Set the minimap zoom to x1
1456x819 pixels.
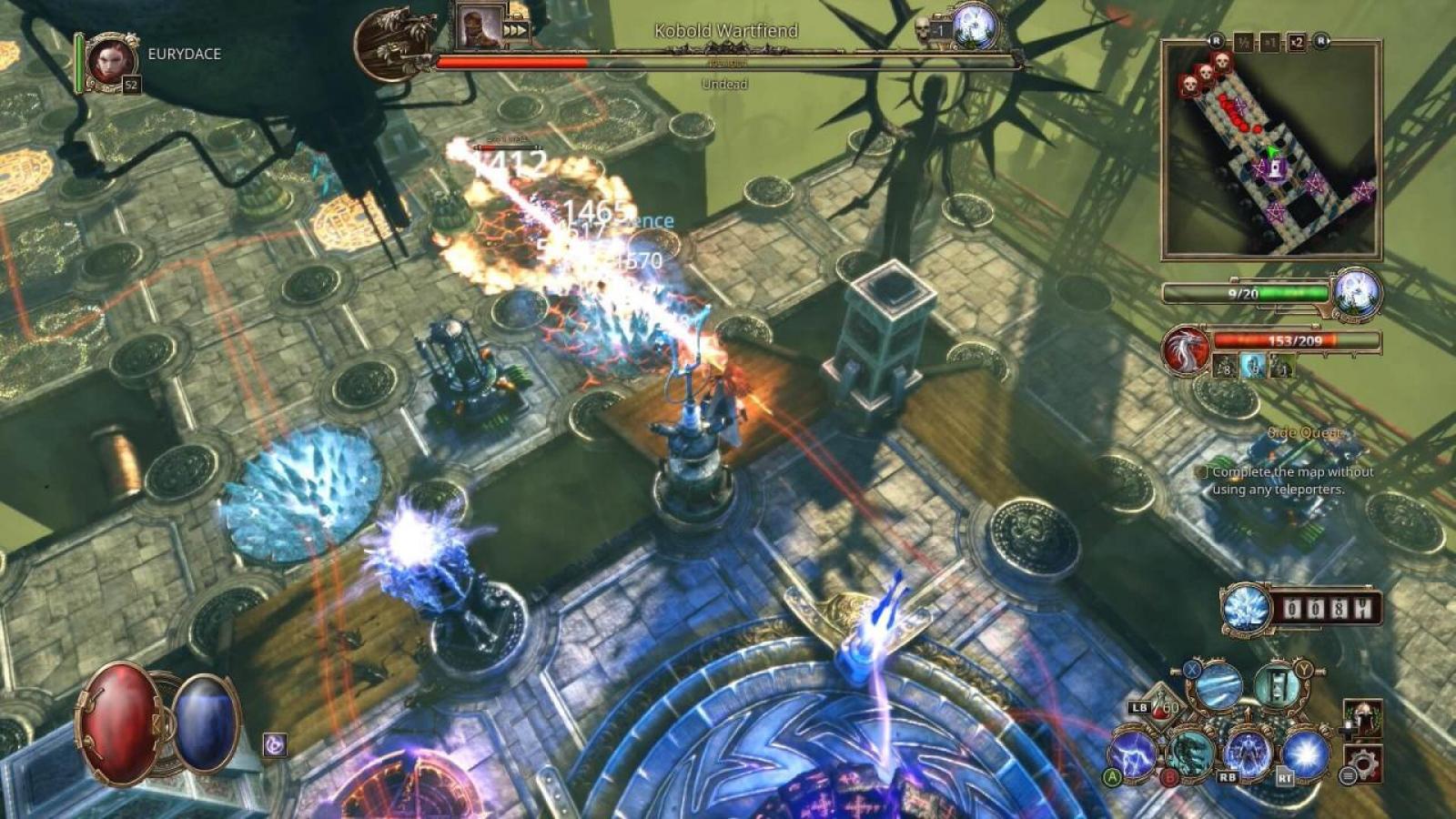point(1270,42)
